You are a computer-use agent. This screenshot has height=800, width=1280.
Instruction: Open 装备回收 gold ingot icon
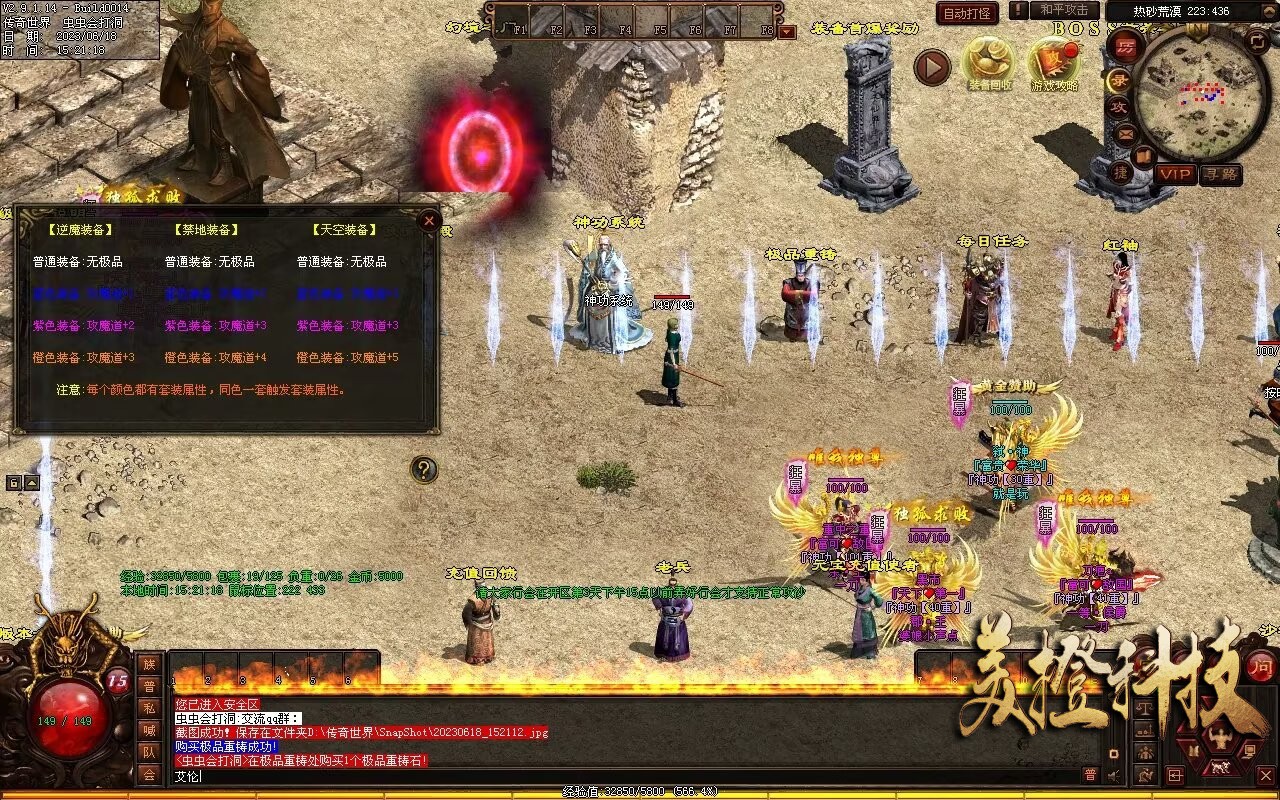pyautogui.click(x=988, y=64)
